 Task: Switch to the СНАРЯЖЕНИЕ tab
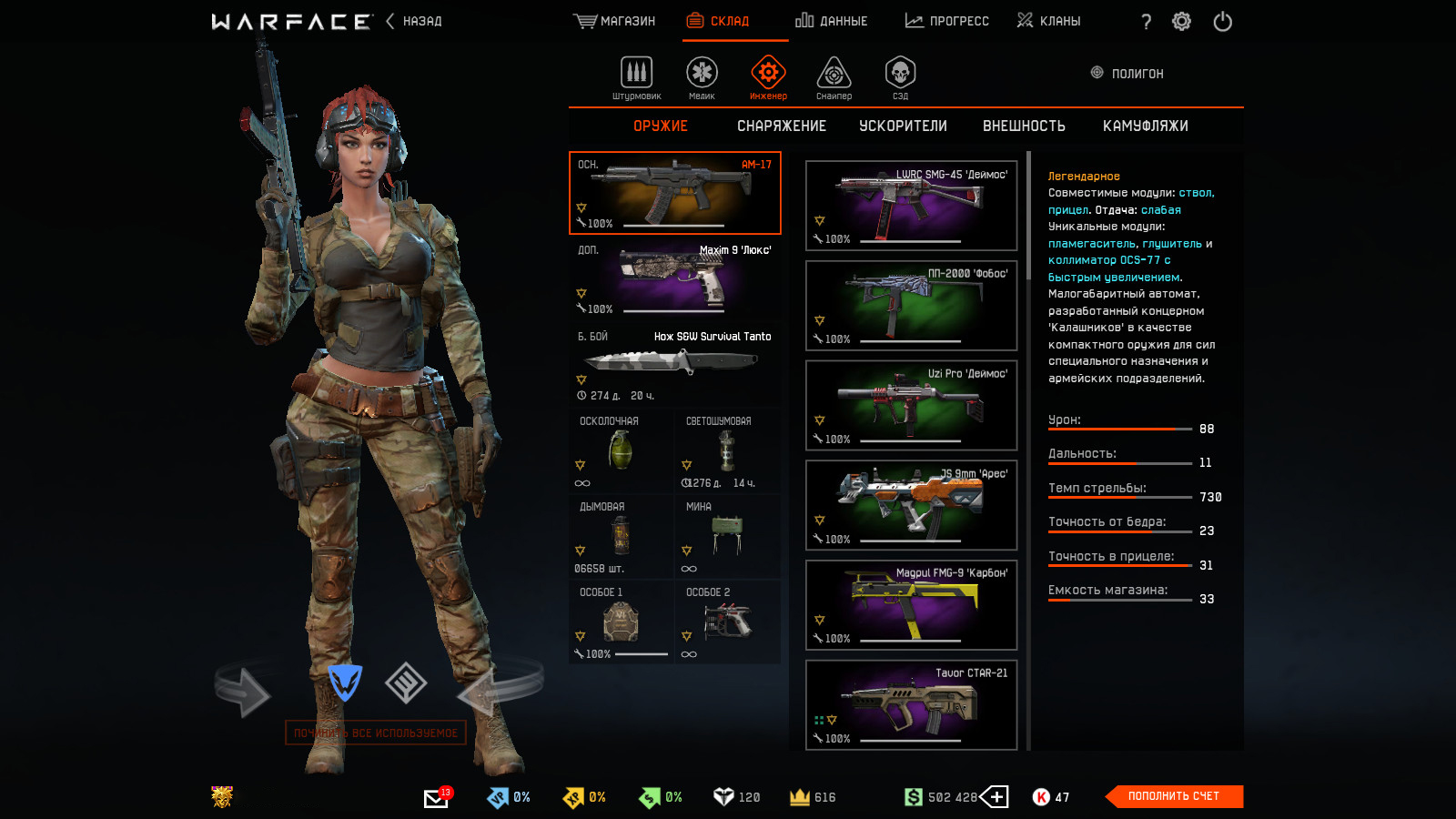pos(782,126)
